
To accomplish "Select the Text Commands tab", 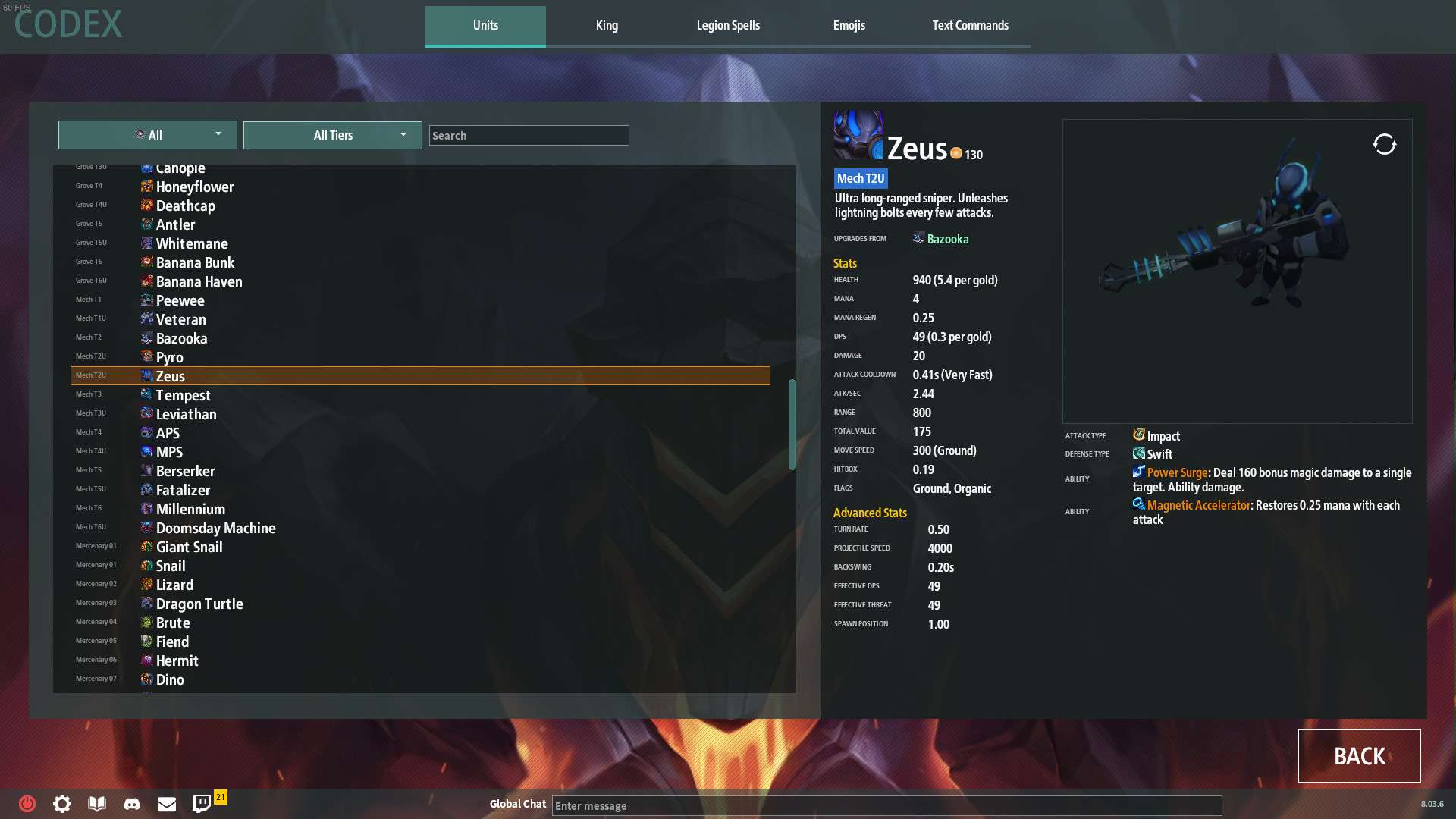I will [x=970, y=26].
